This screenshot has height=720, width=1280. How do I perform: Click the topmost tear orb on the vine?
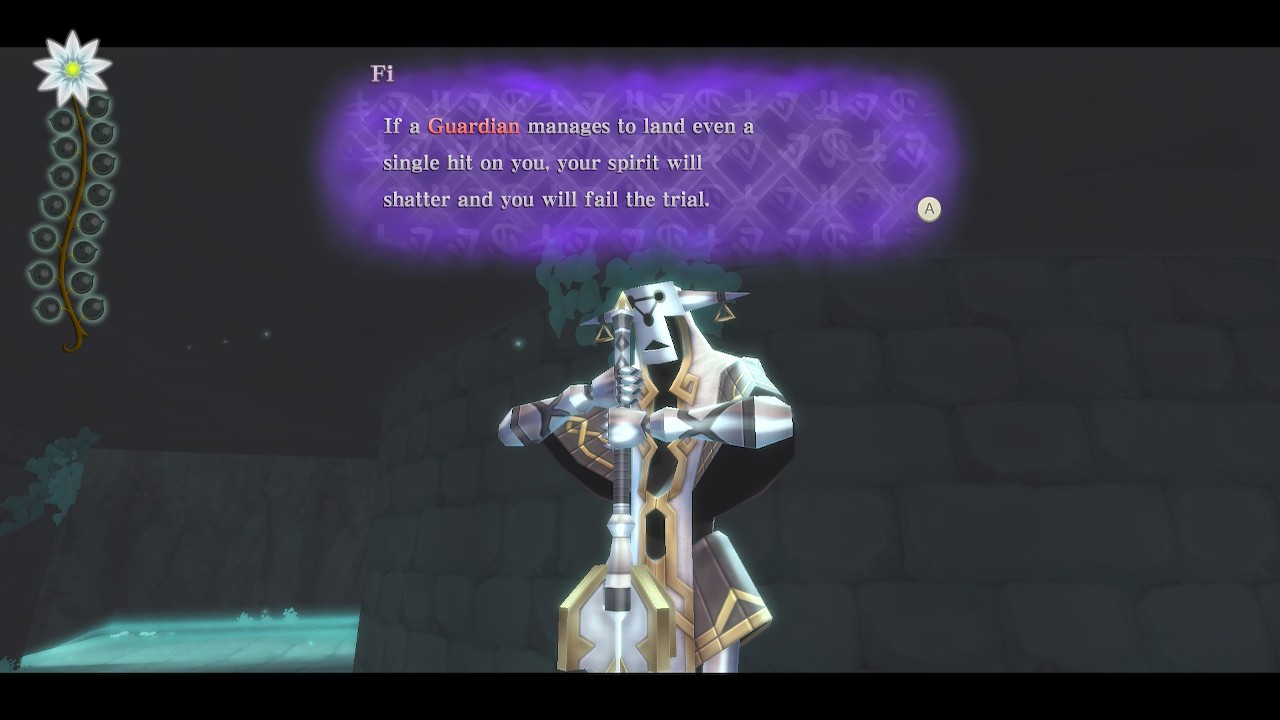pos(100,107)
